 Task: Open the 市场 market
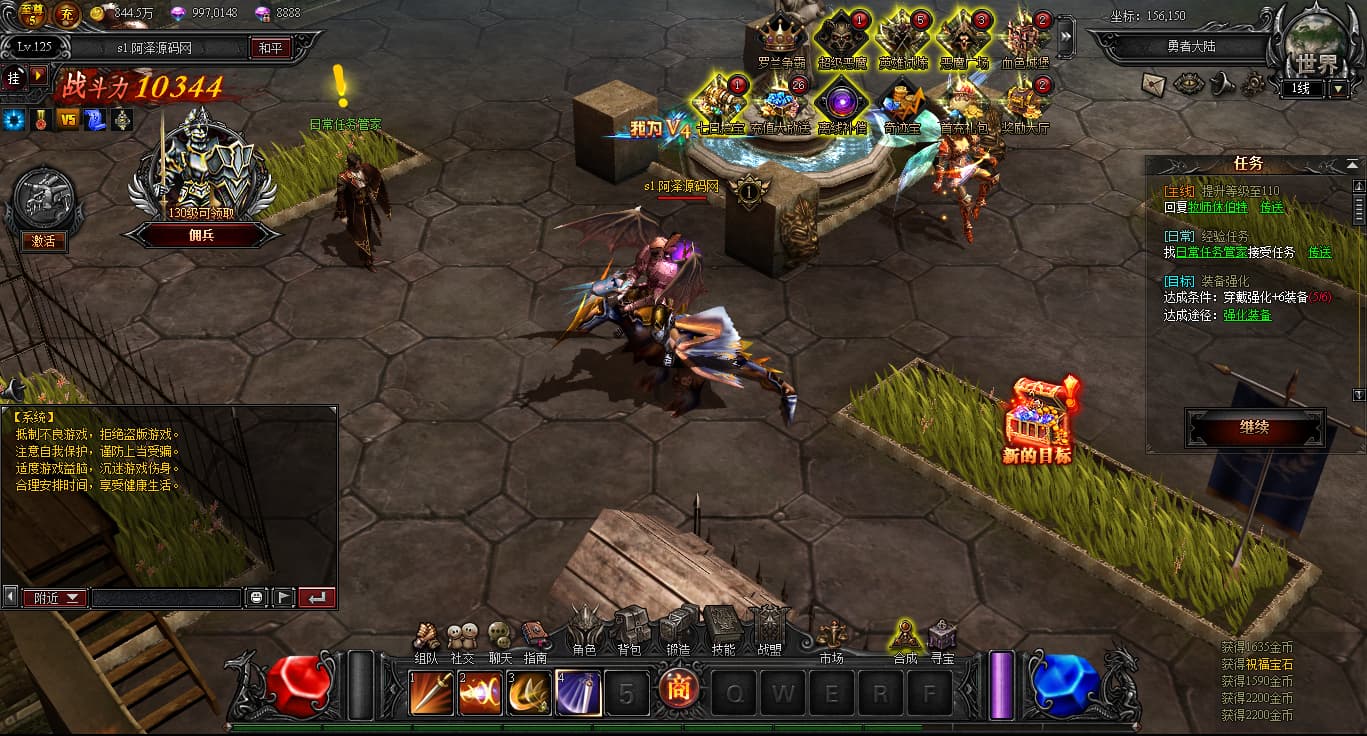click(x=831, y=637)
